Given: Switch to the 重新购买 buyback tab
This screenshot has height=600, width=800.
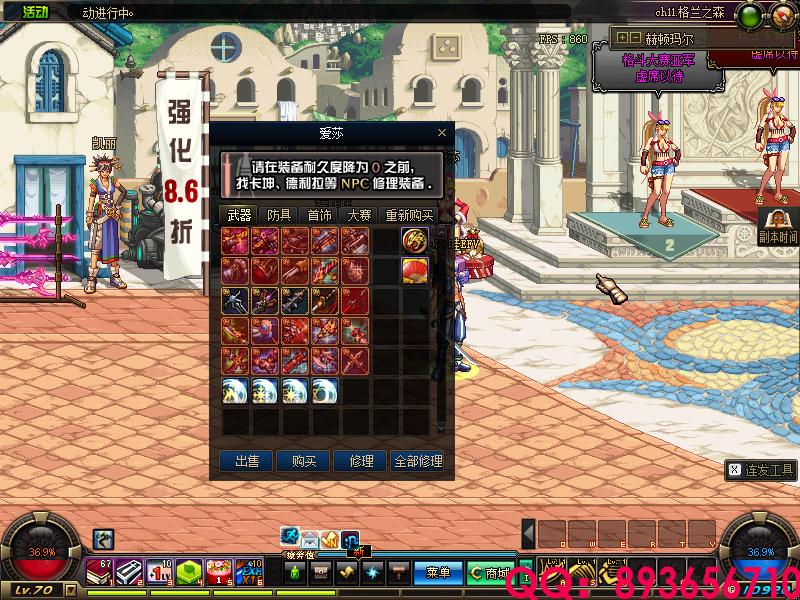Looking at the screenshot, I should 409,215.
